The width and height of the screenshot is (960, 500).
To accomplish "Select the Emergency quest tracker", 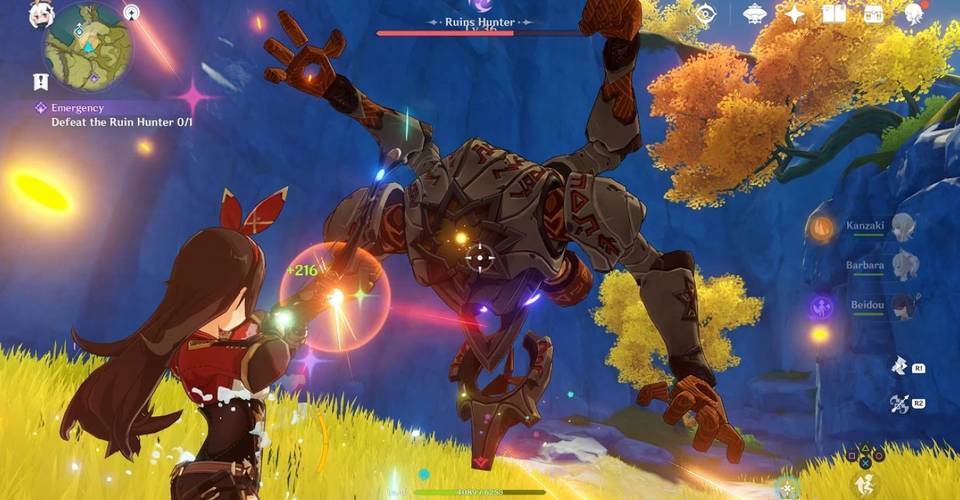I will (110, 114).
